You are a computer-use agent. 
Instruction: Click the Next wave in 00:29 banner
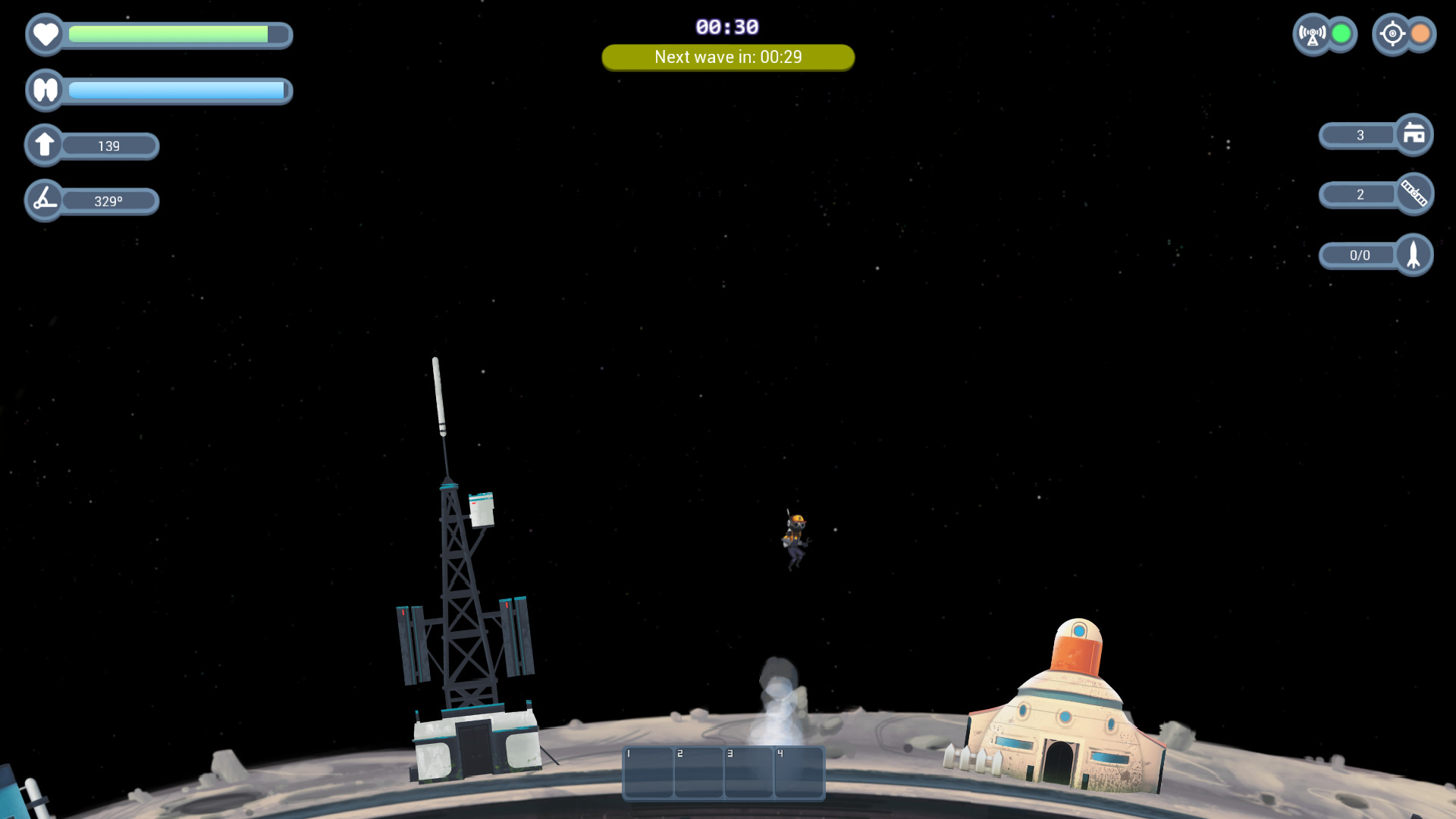tap(727, 57)
